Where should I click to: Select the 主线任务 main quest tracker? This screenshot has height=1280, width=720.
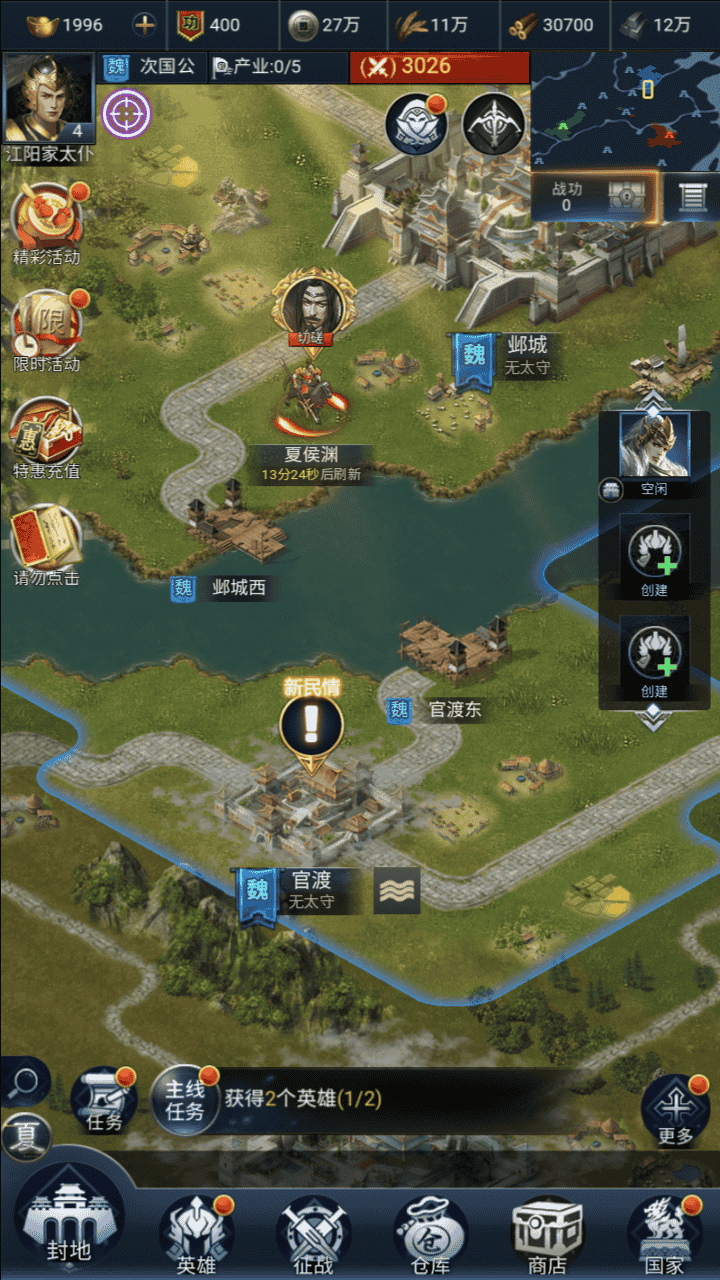click(x=185, y=1099)
